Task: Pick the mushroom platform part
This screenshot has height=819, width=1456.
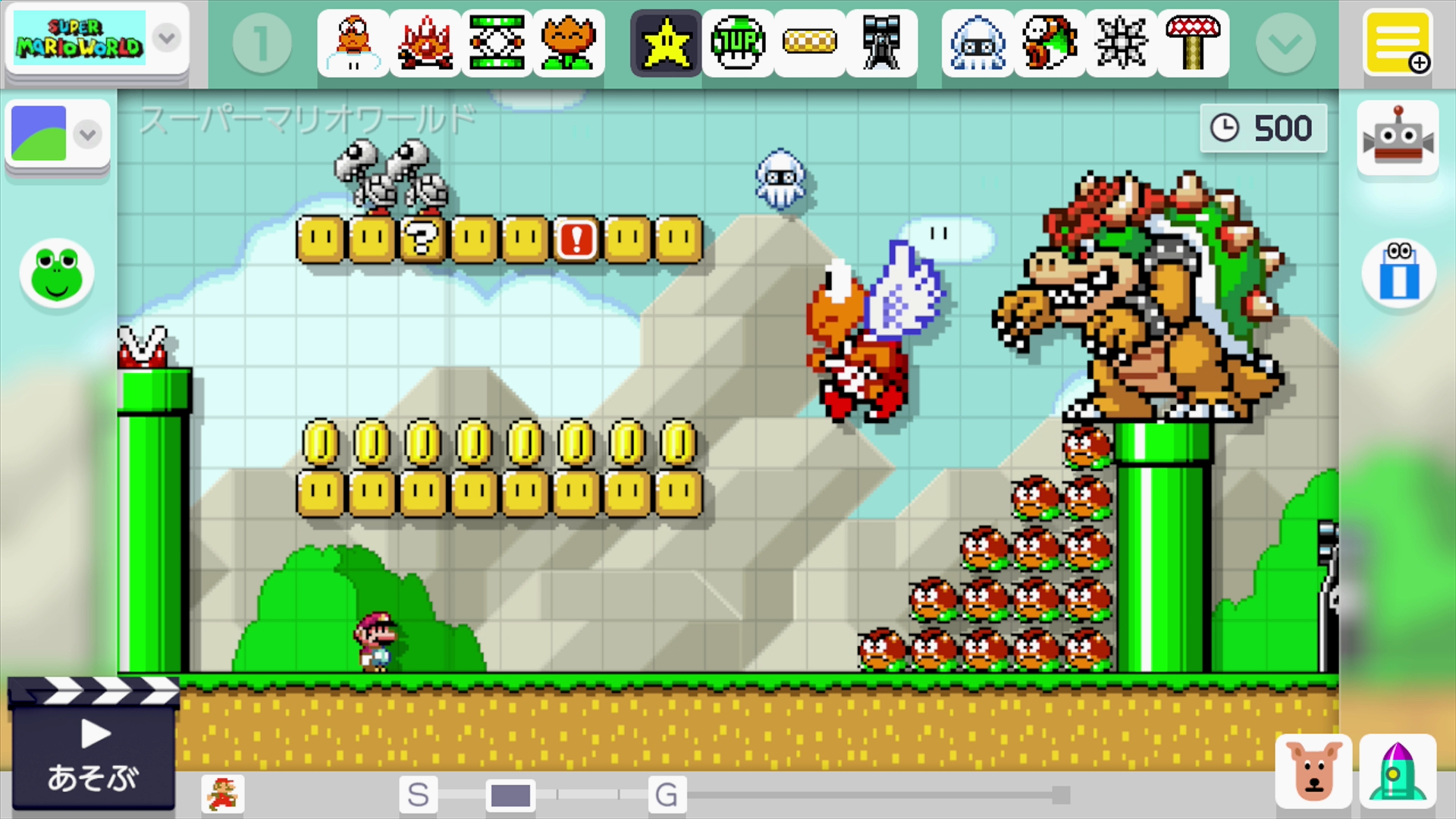Action: pos(1193,43)
